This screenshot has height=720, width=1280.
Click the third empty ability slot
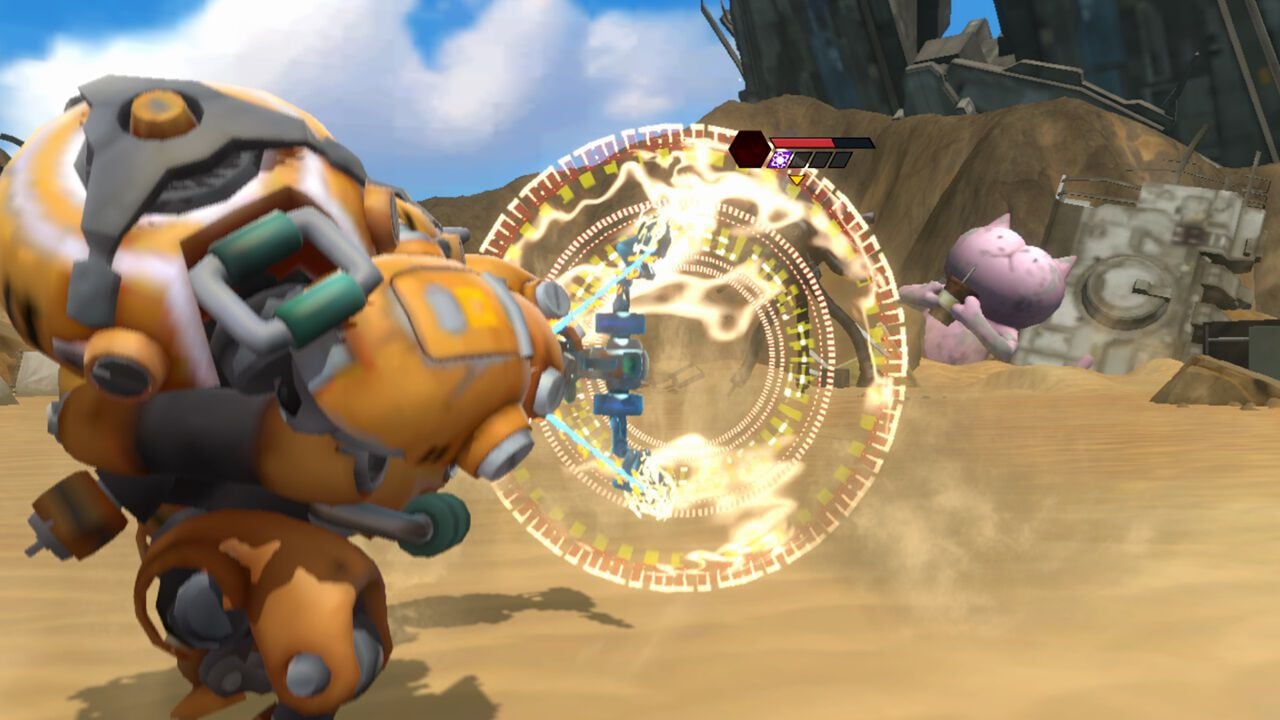pos(841,160)
